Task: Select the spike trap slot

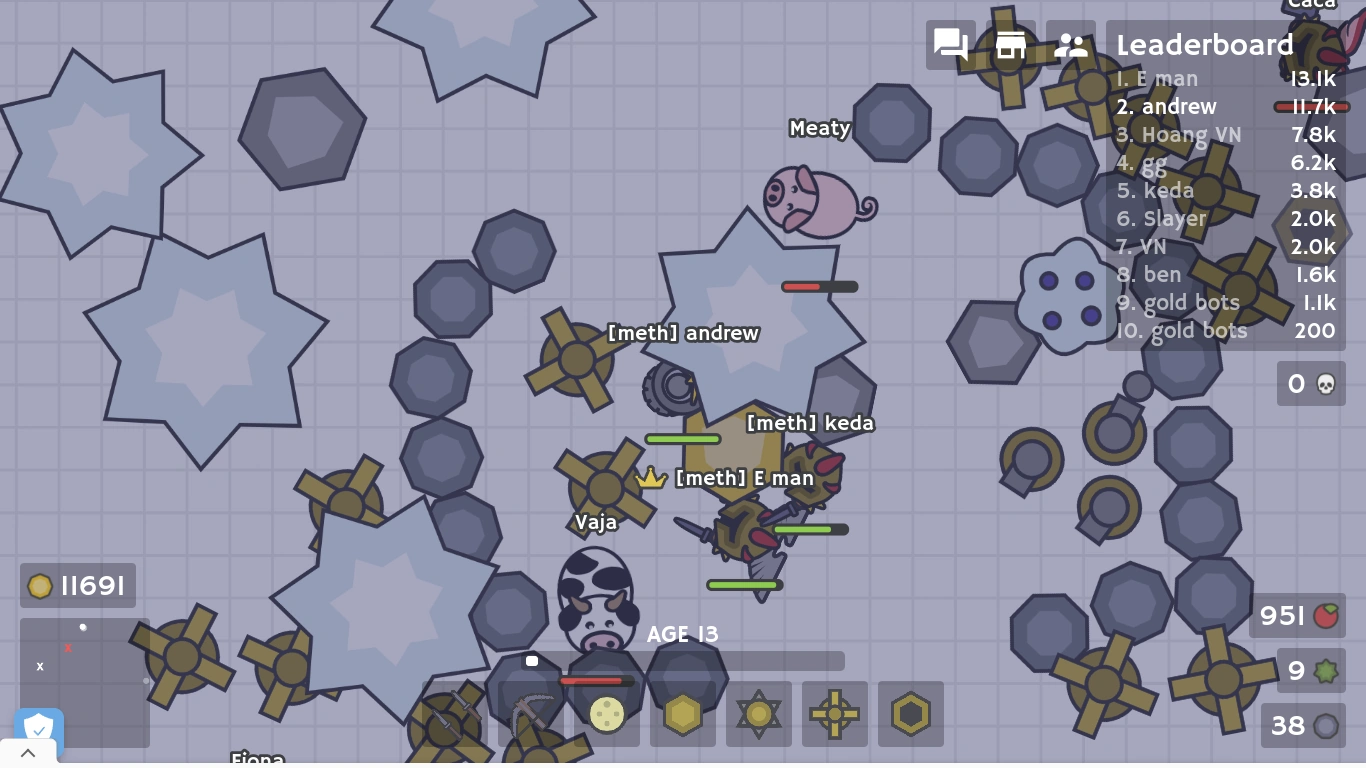Action: (x=758, y=714)
